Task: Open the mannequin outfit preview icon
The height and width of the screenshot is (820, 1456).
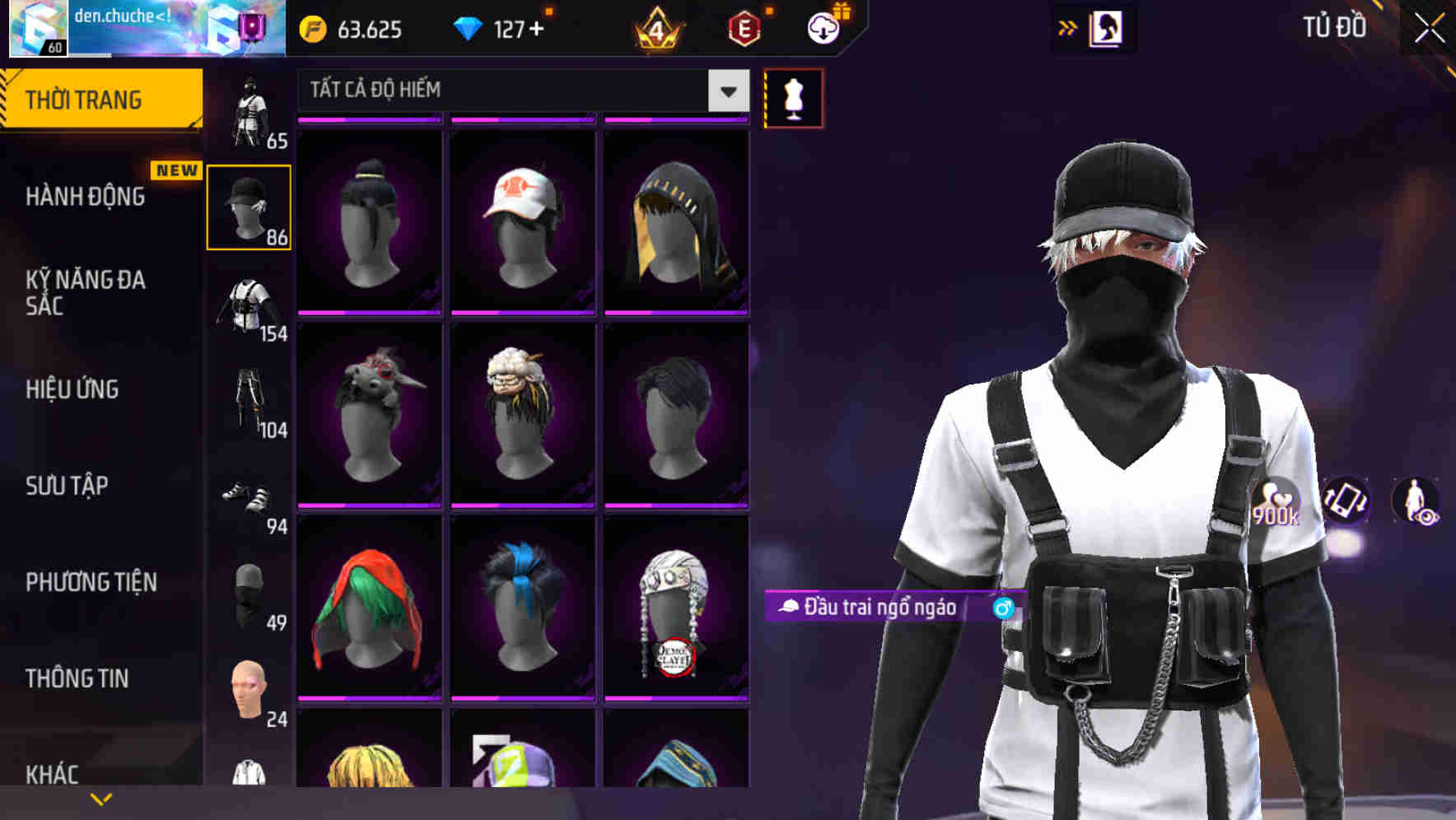Action: tap(792, 98)
